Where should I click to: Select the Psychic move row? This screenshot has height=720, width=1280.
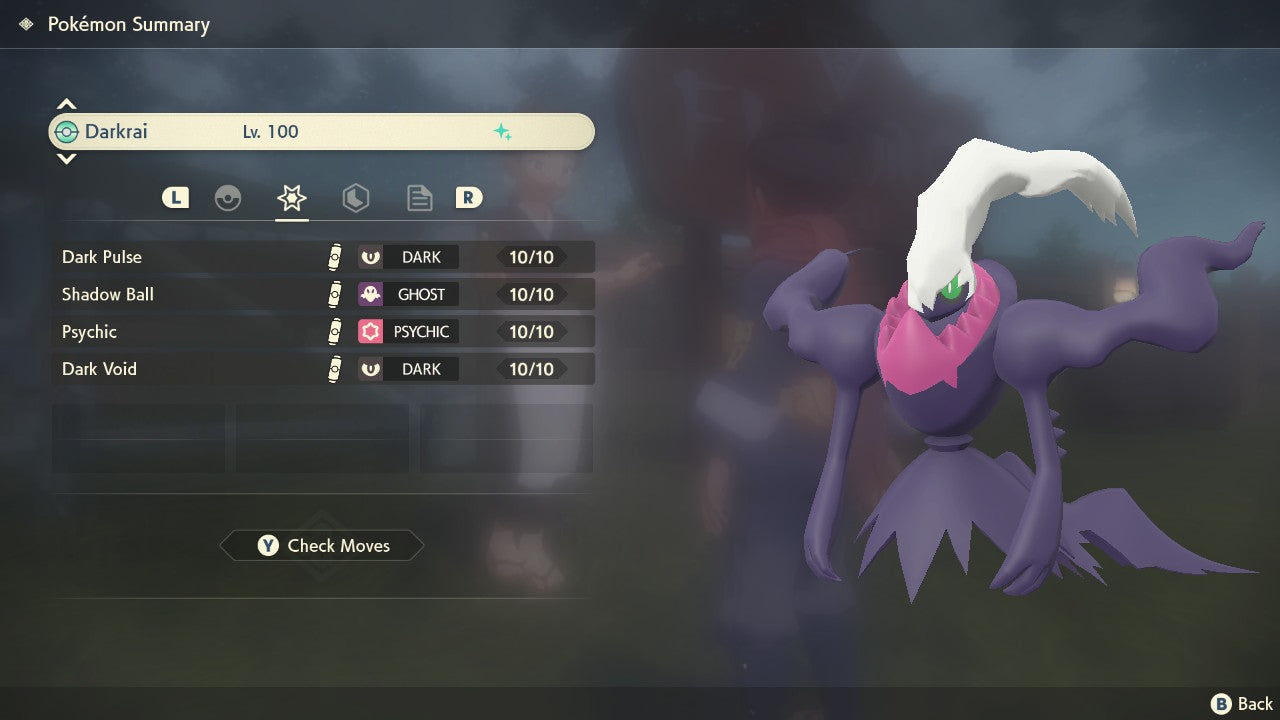click(322, 332)
